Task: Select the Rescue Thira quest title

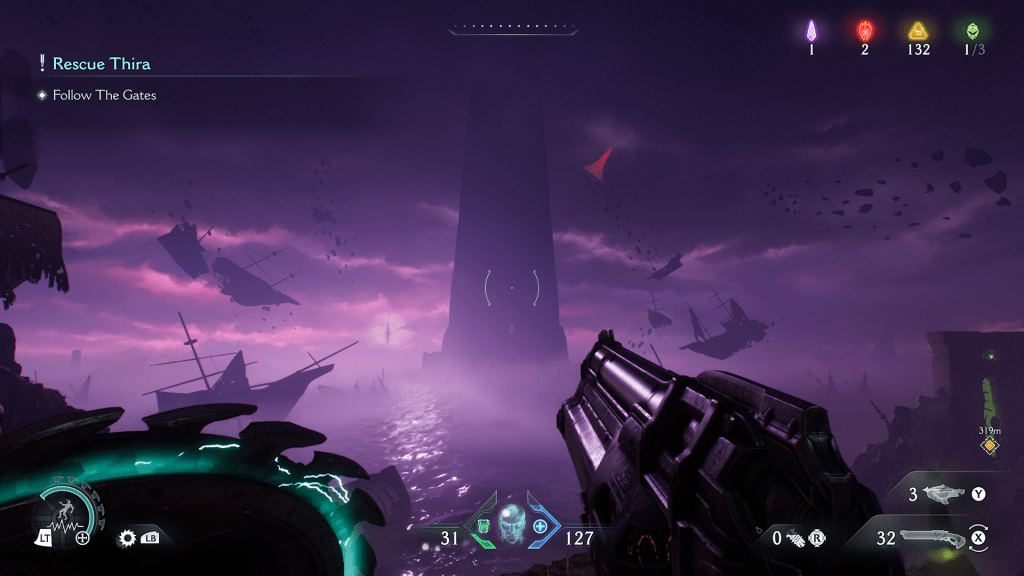Action: (x=101, y=64)
